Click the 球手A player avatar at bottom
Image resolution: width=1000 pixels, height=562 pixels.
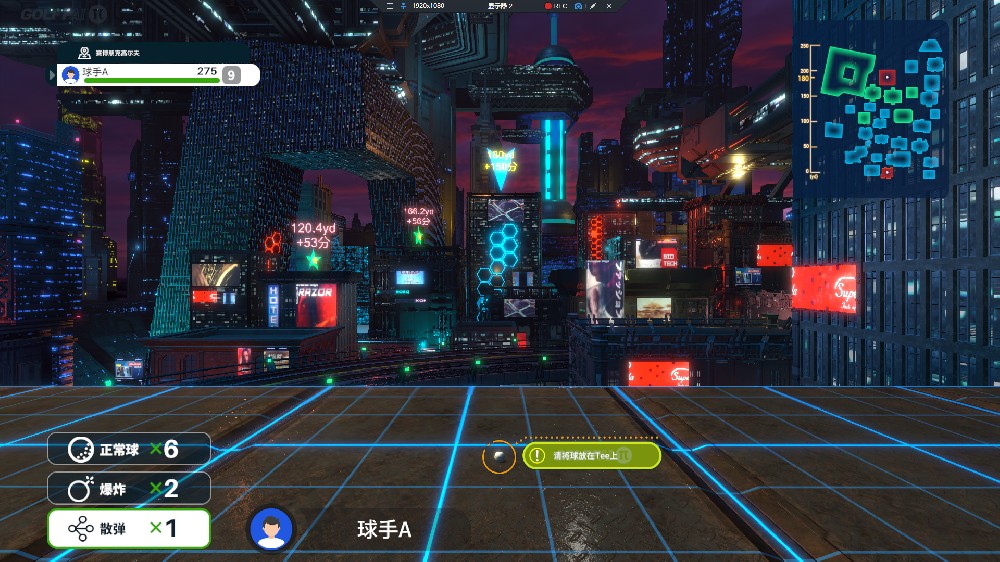pyautogui.click(x=271, y=529)
